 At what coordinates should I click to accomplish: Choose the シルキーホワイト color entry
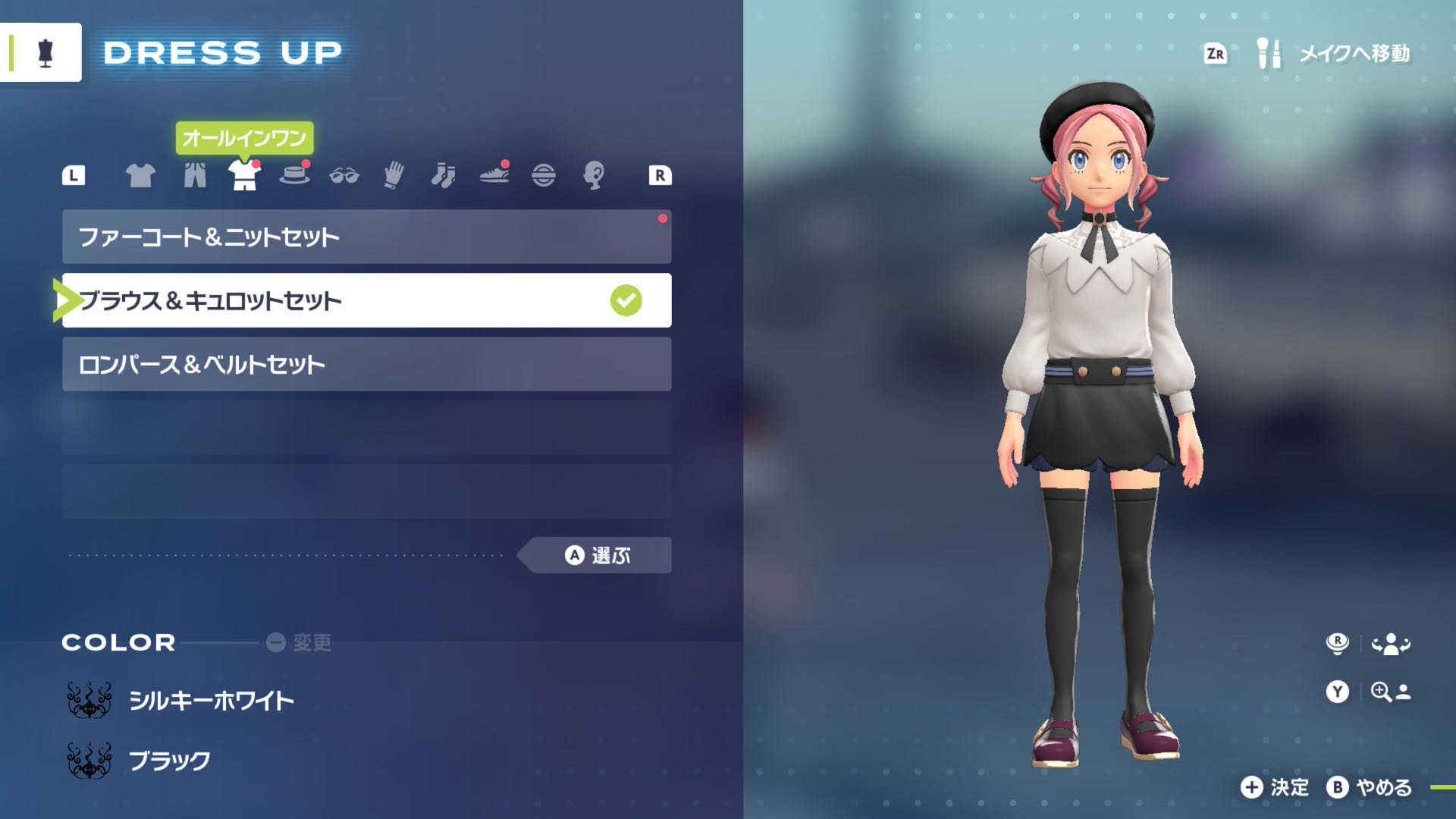tap(211, 700)
